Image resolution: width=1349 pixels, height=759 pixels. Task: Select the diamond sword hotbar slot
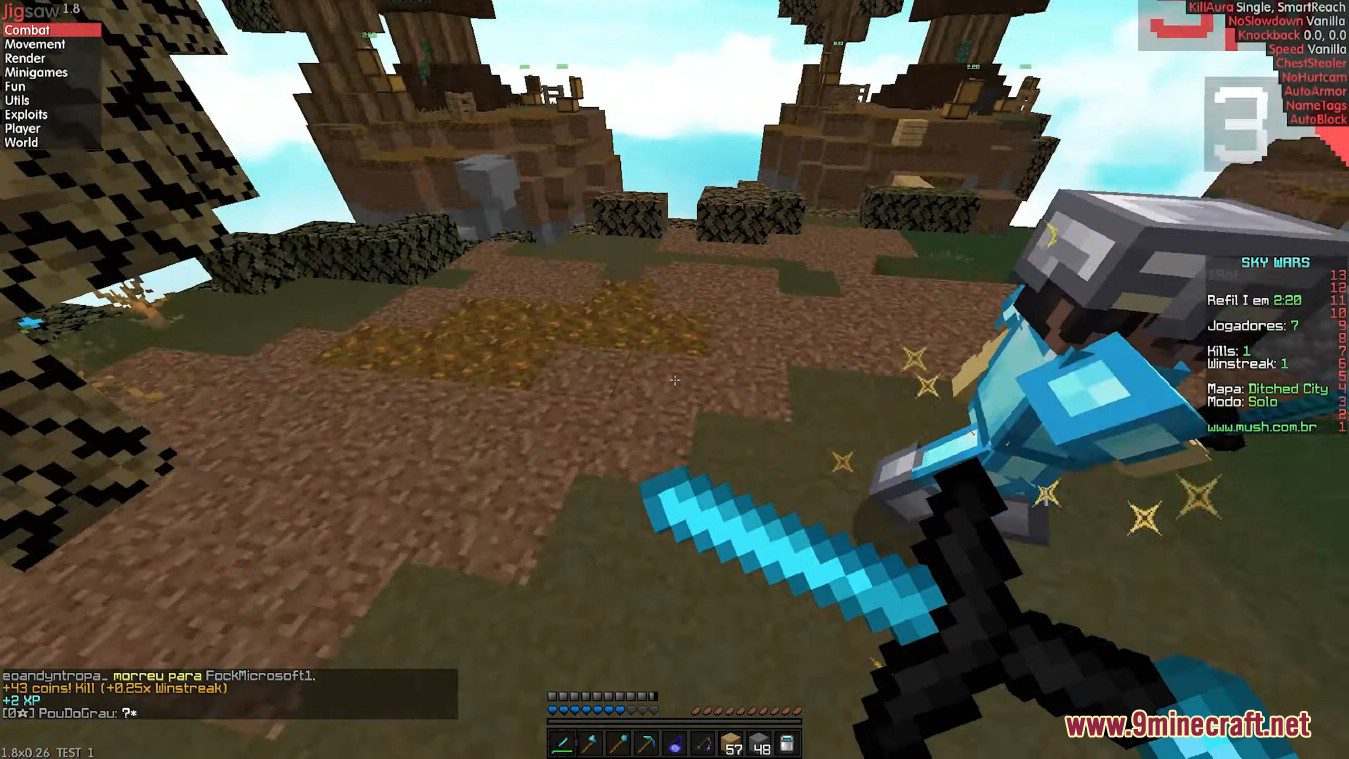pyautogui.click(x=561, y=742)
